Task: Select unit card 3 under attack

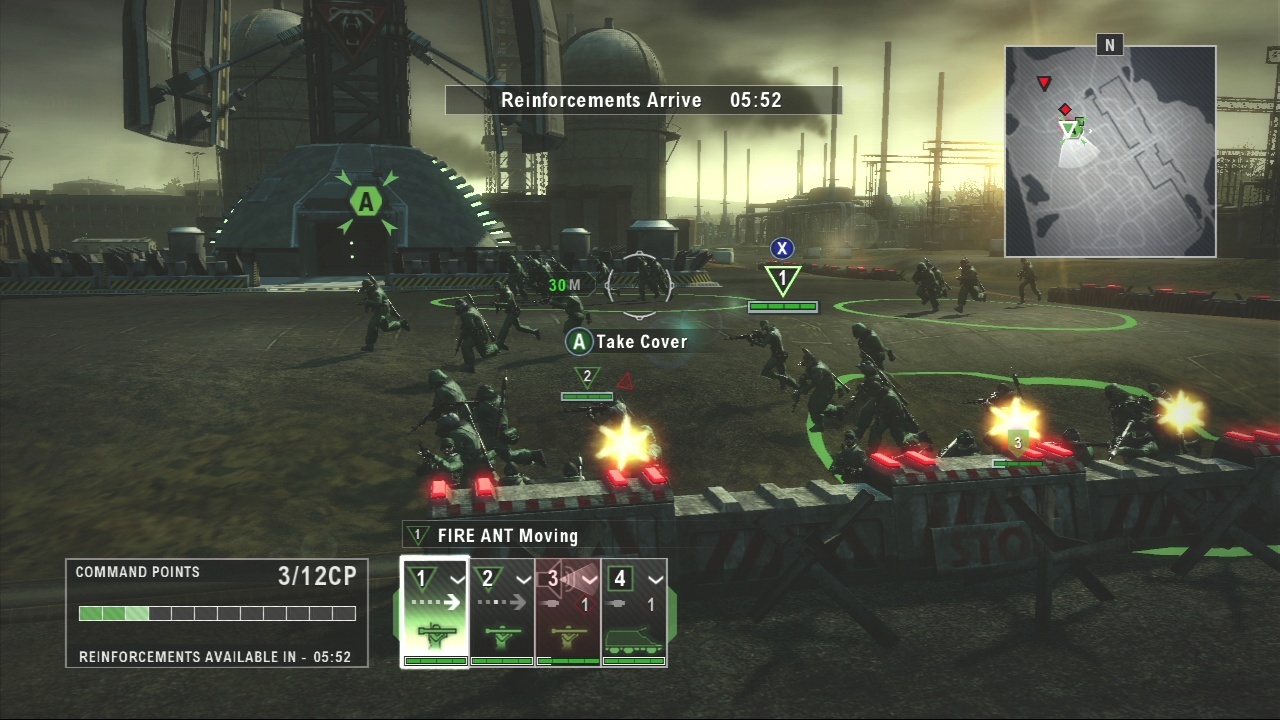Action: pyautogui.click(x=568, y=611)
